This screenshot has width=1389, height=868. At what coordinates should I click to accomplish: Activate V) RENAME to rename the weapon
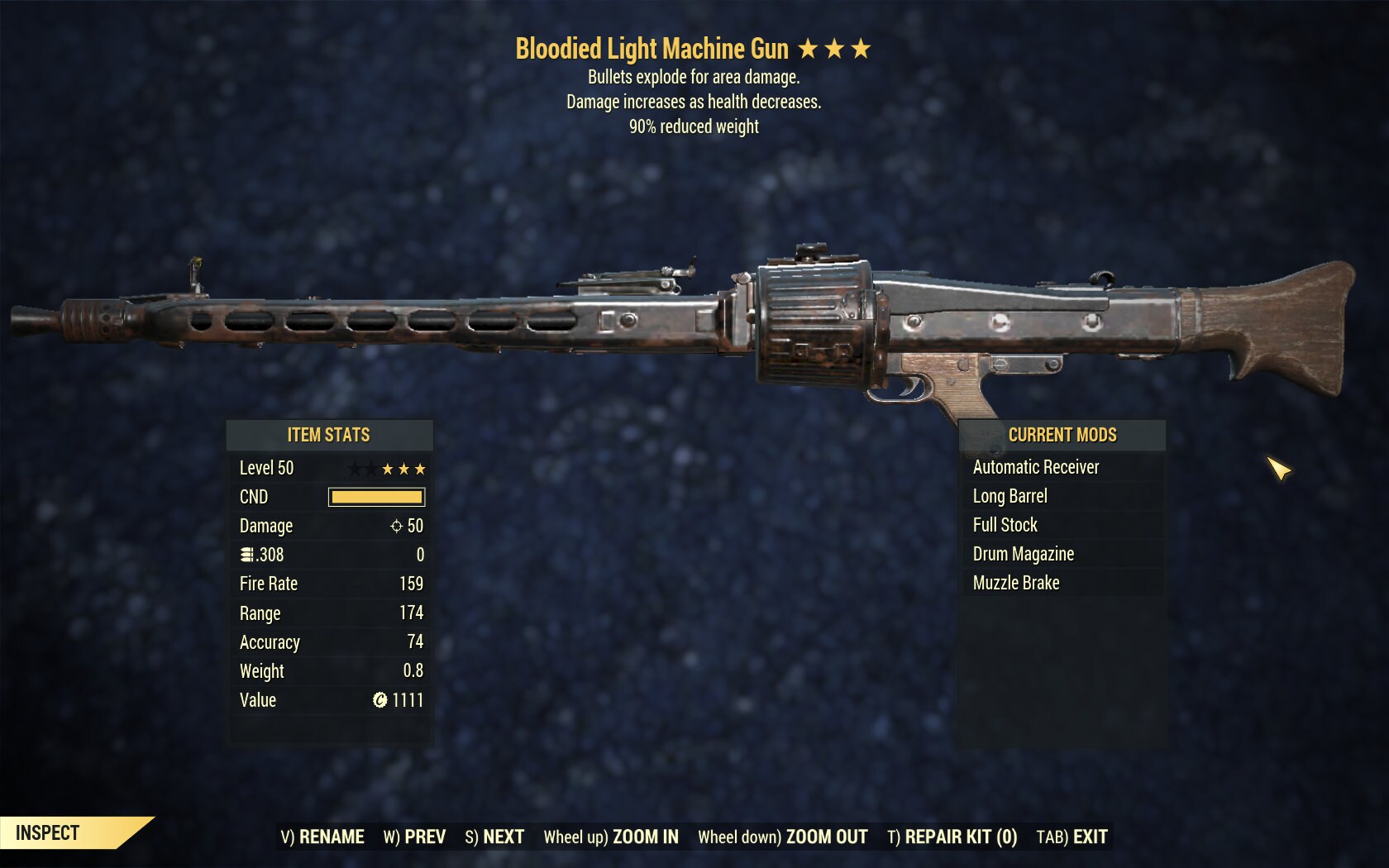322,837
